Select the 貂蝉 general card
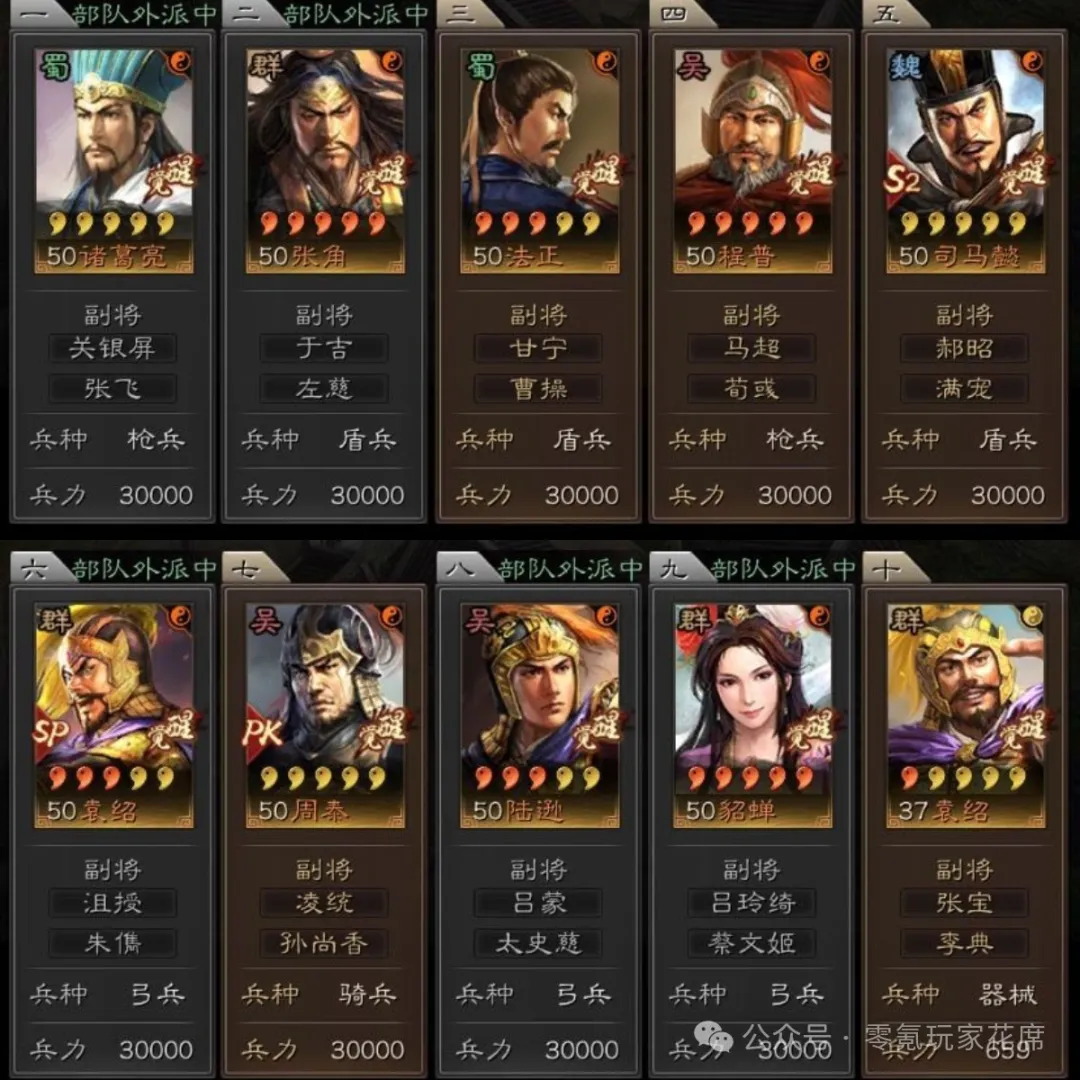 coord(752,714)
